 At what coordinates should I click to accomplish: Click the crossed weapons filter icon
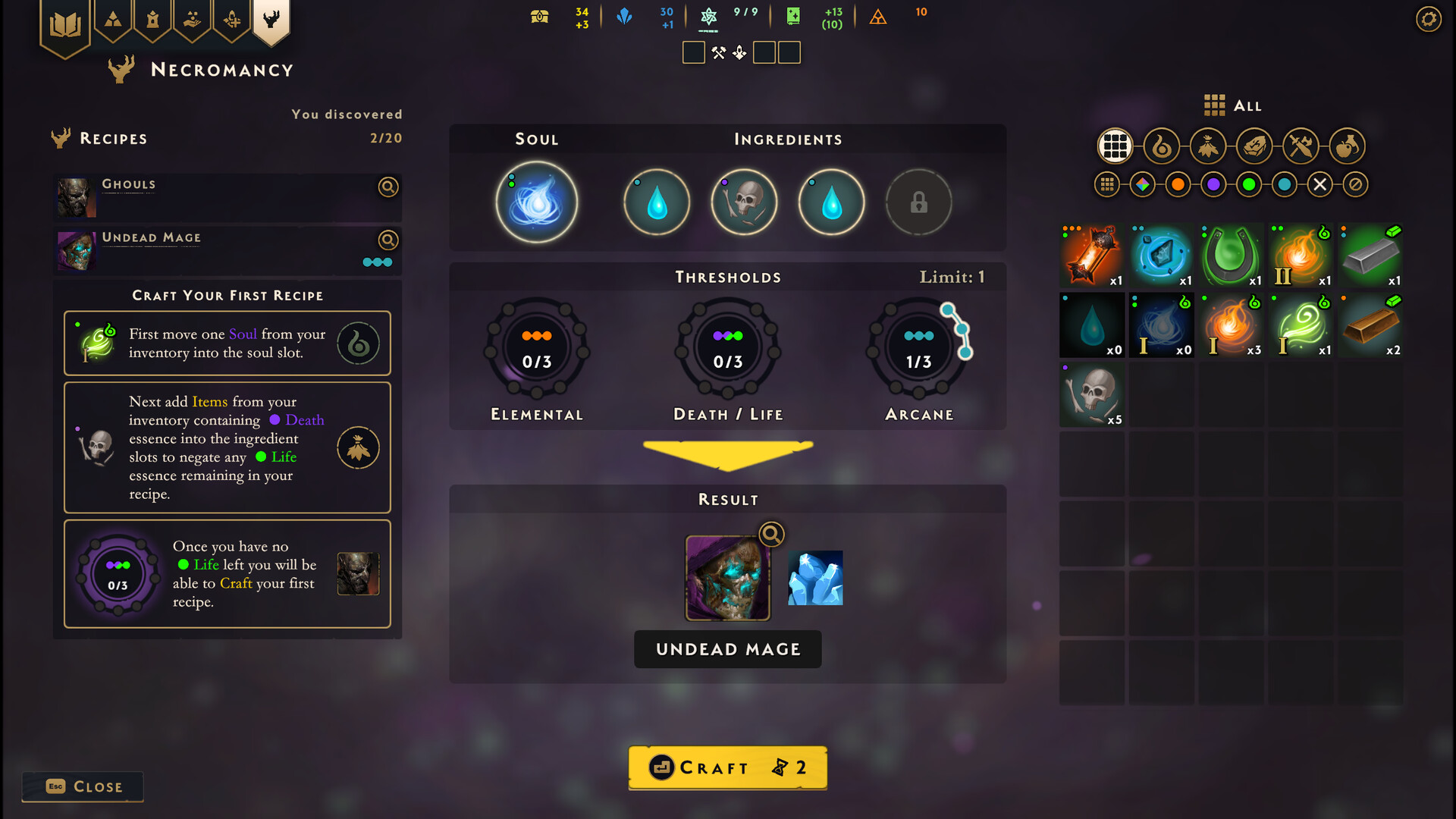[x=1301, y=146]
